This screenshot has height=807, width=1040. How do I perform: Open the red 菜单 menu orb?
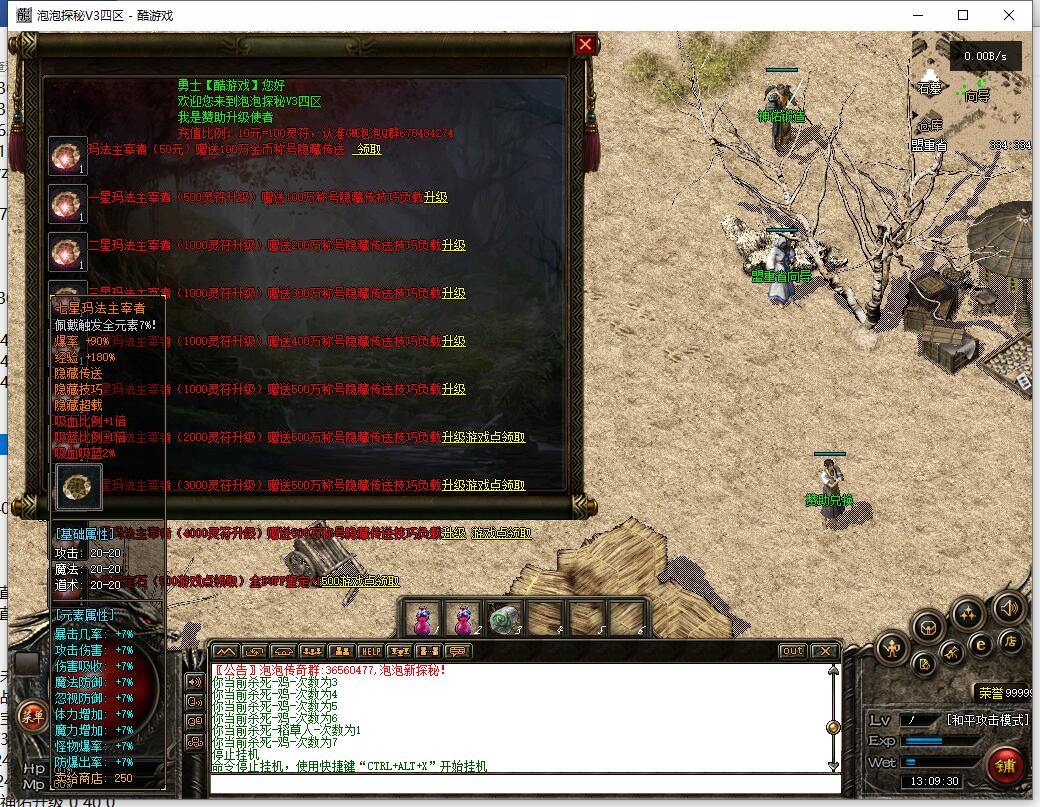point(32,716)
